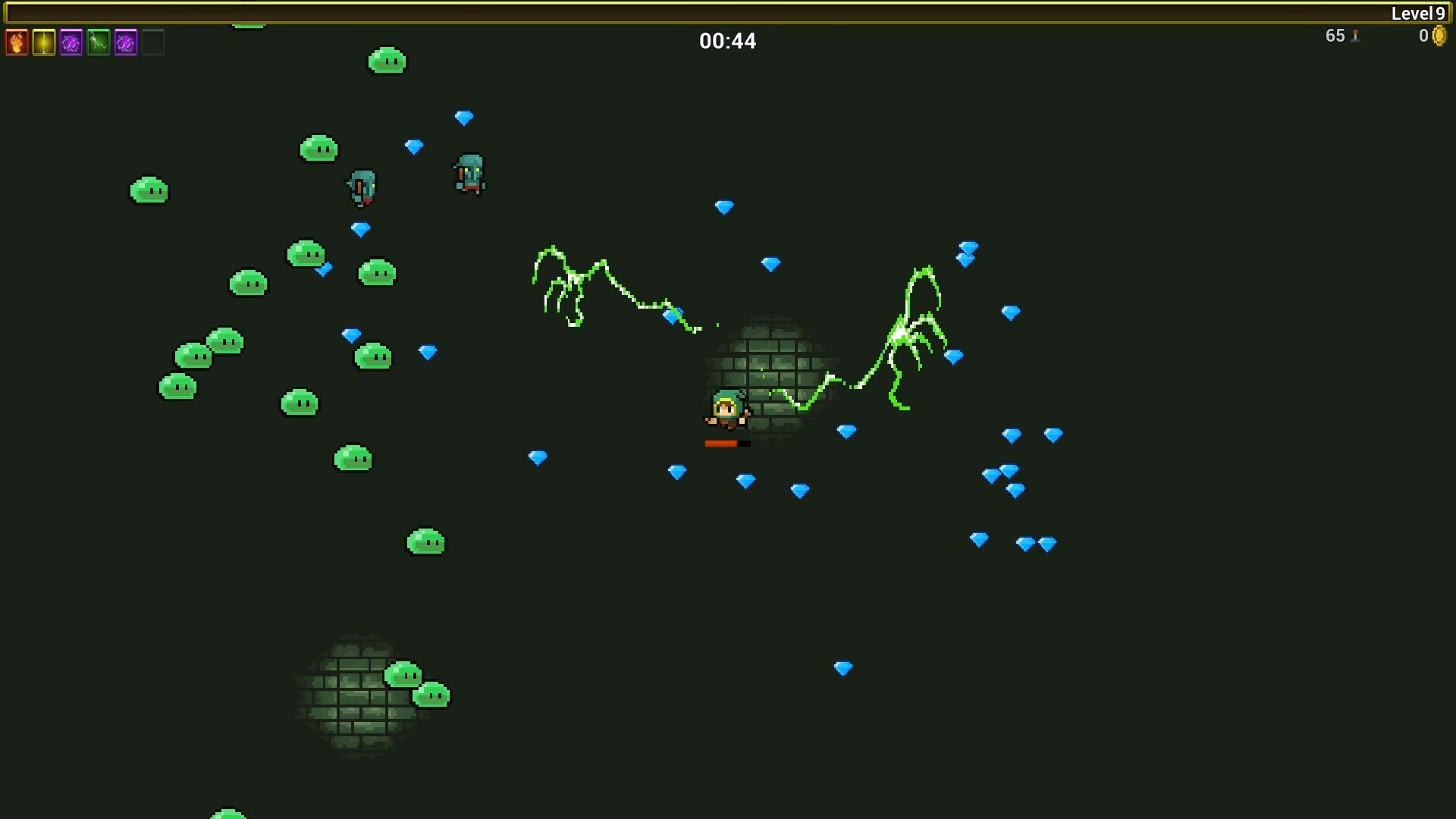Viewport: 1456px width, 819px height.
Task: Click the empty ability slot in the hotbar
Action: point(153,42)
